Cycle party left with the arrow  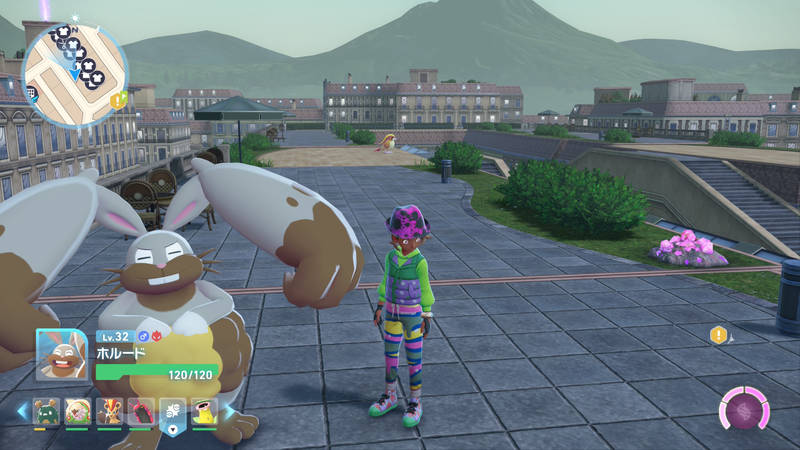point(21,411)
